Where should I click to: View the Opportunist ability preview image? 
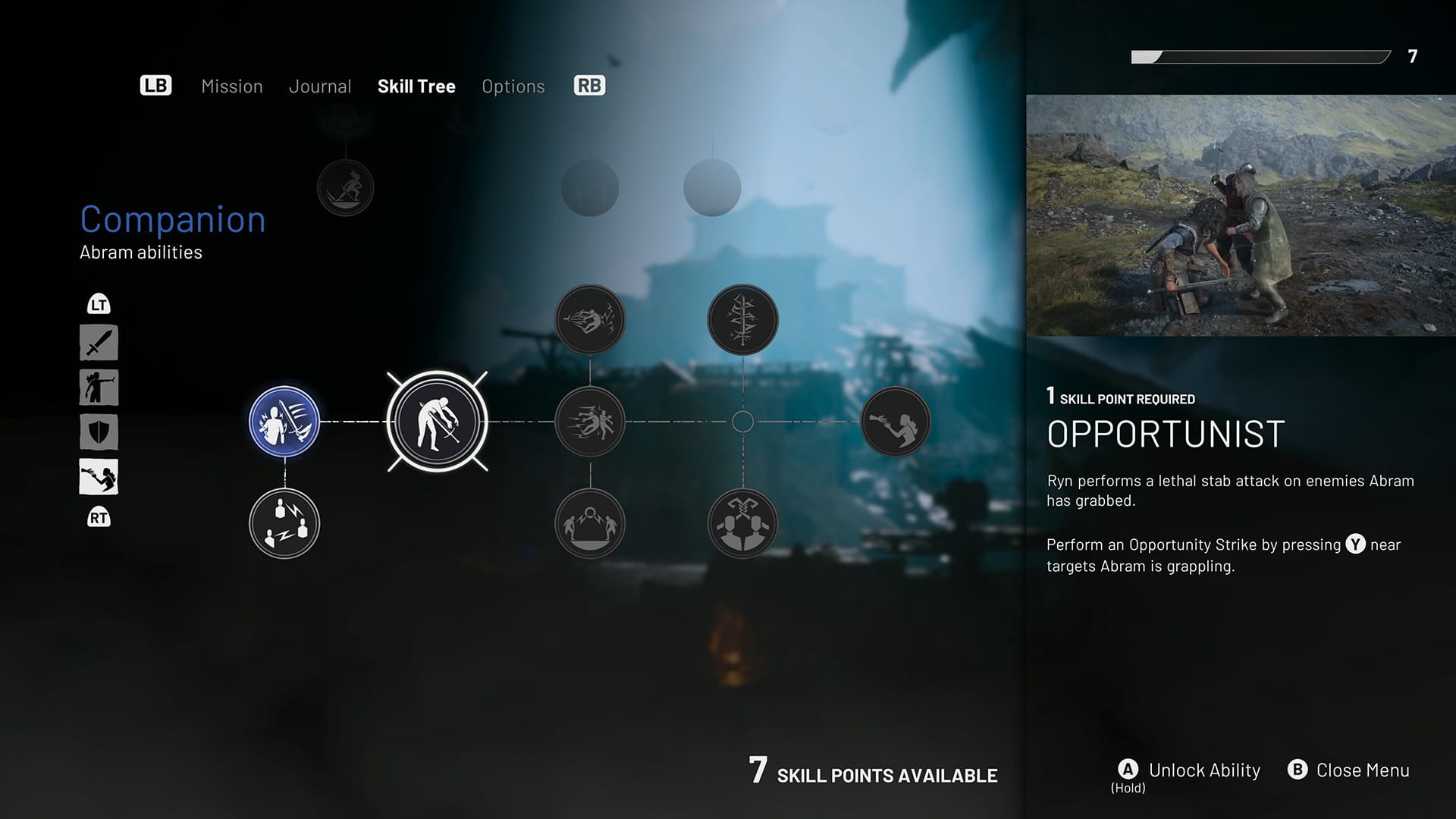click(x=1241, y=215)
